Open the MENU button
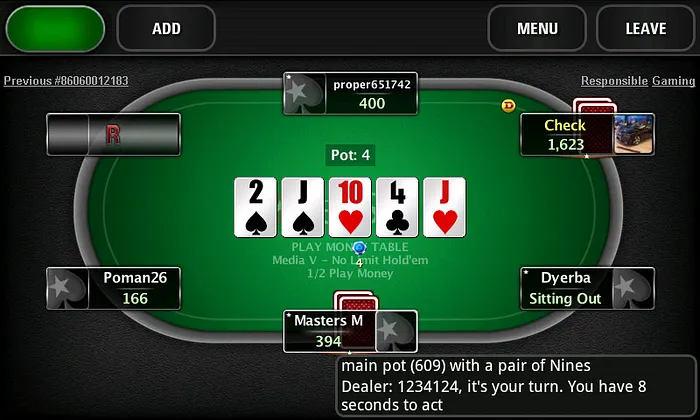This screenshot has height=420, width=700. (x=537, y=28)
